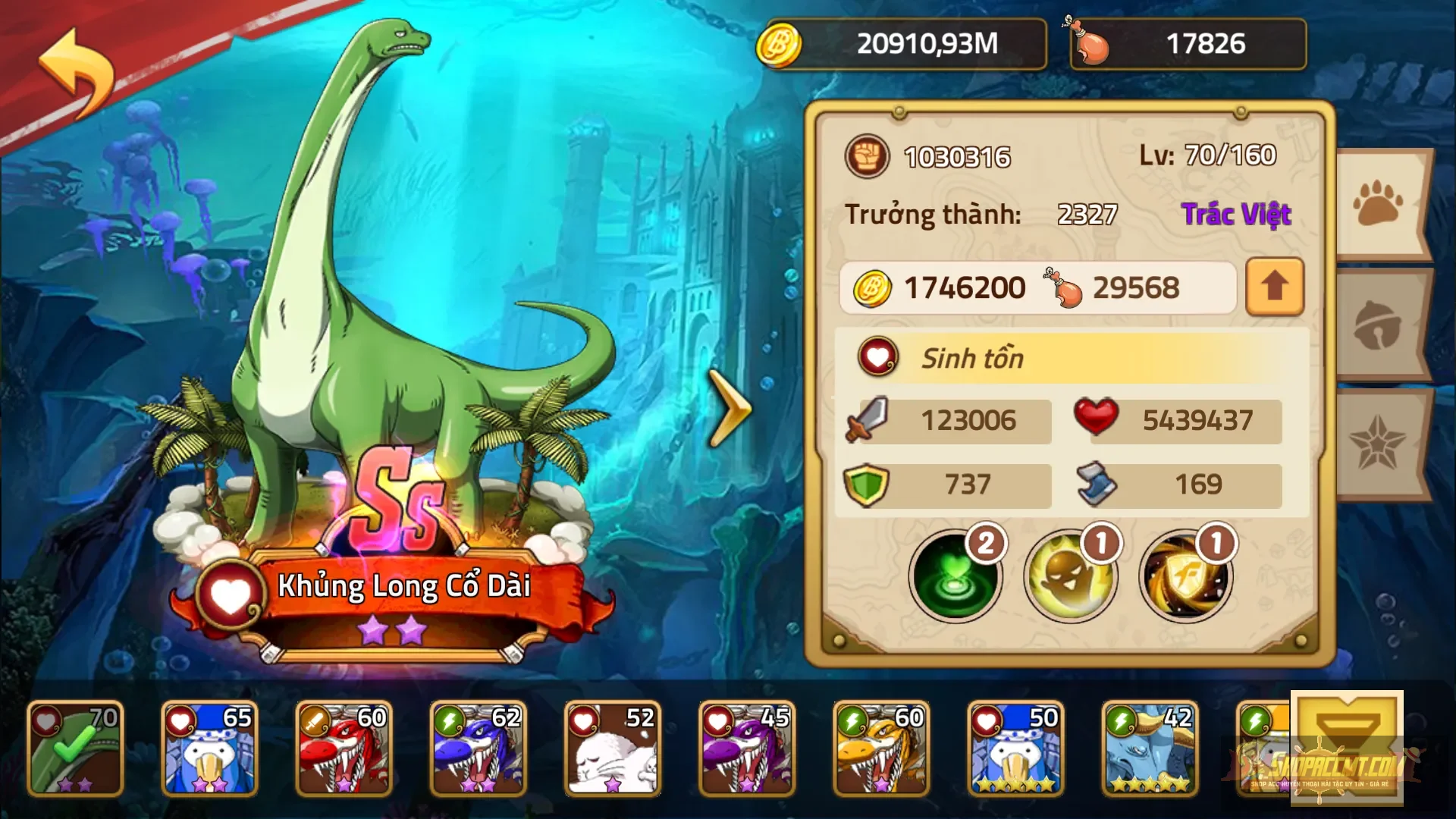Open the golden swirl skill icon
1456x819 pixels.
tap(1183, 576)
